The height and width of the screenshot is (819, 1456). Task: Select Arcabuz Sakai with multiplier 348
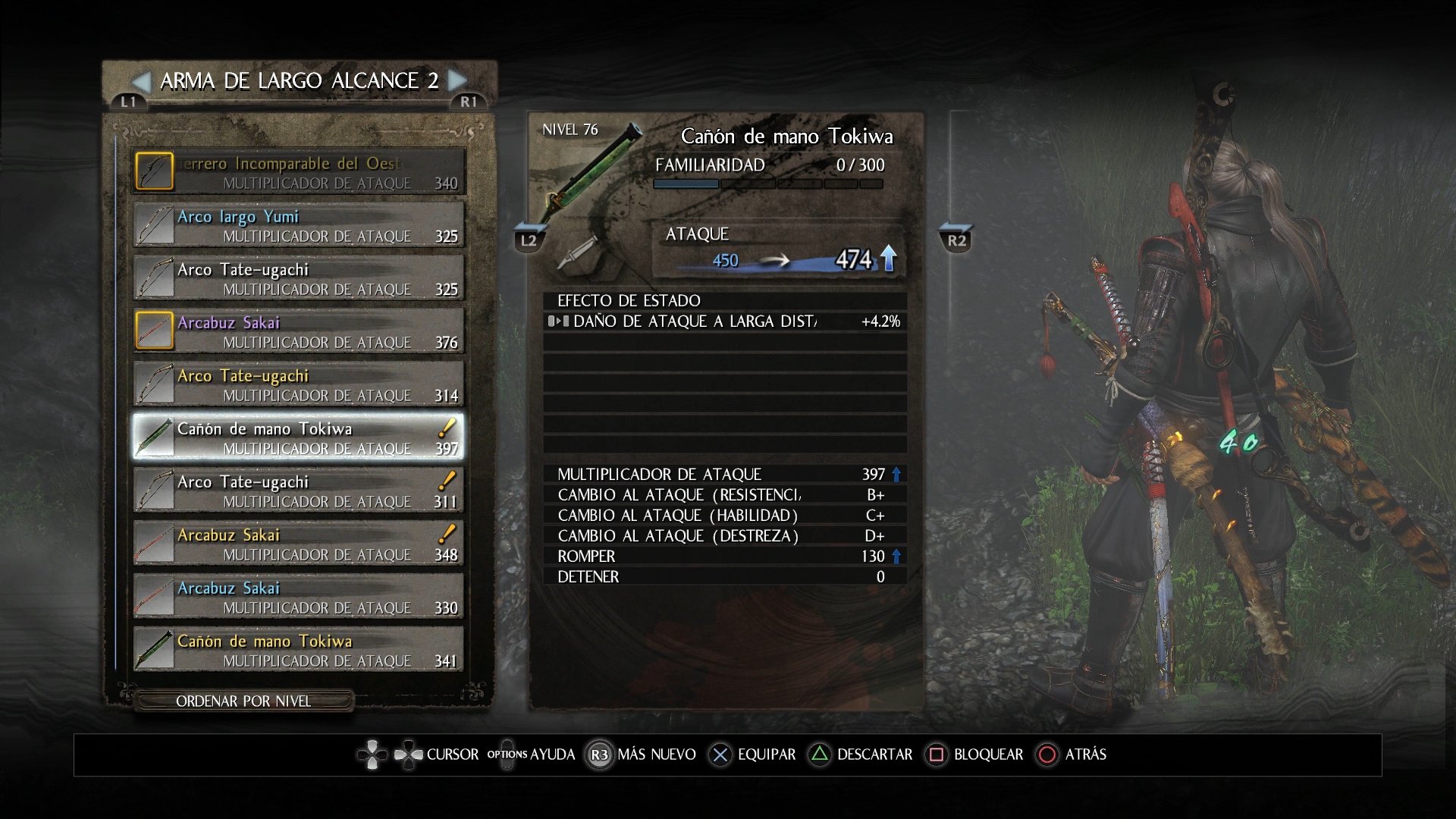pos(299,544)
